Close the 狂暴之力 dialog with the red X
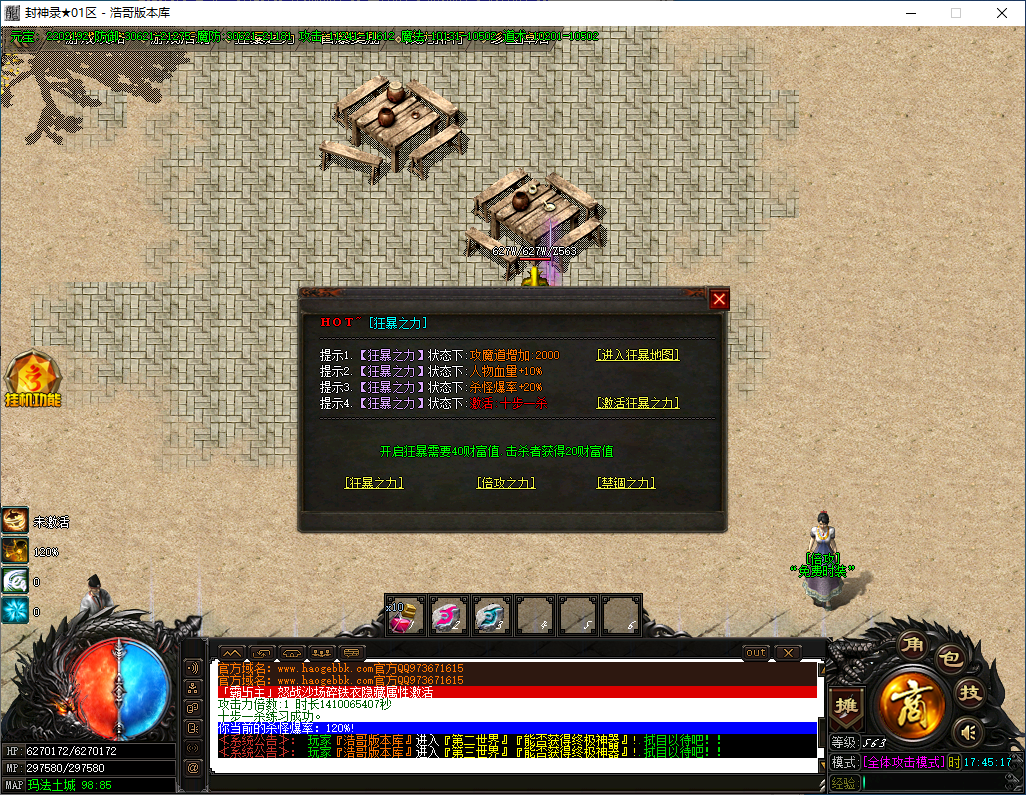The height and width of the screenshot is (795, 1026). point(719,299)
